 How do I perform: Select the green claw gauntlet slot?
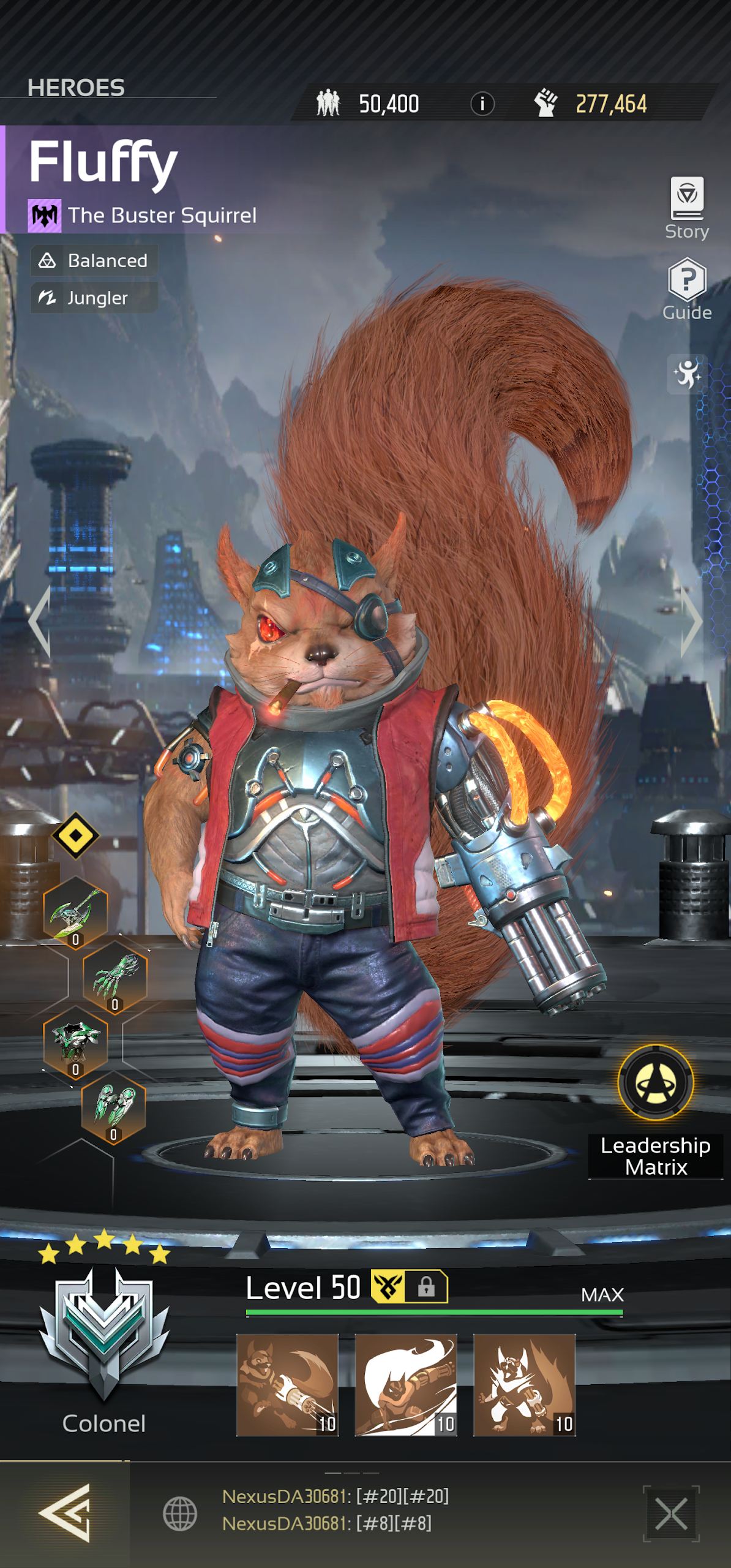[114, 978]
